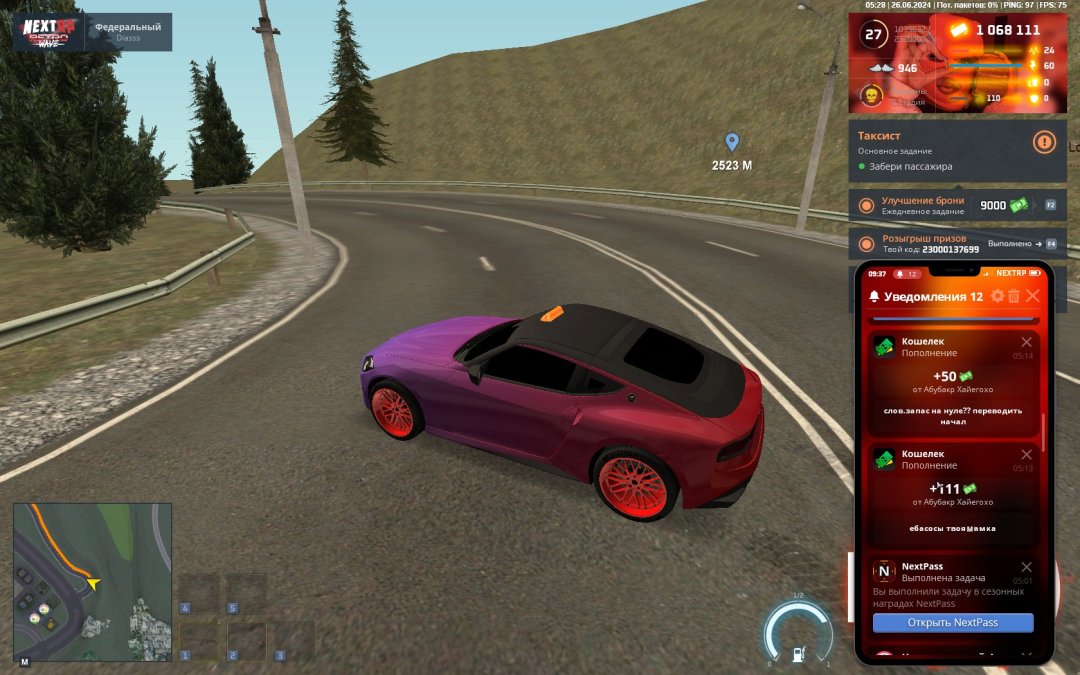Image resolution: width=1080 pixels, height=675 pixels.
Task: Open NextPass from the phone notification
Action: pyautogui.click(x=952, y=623)
